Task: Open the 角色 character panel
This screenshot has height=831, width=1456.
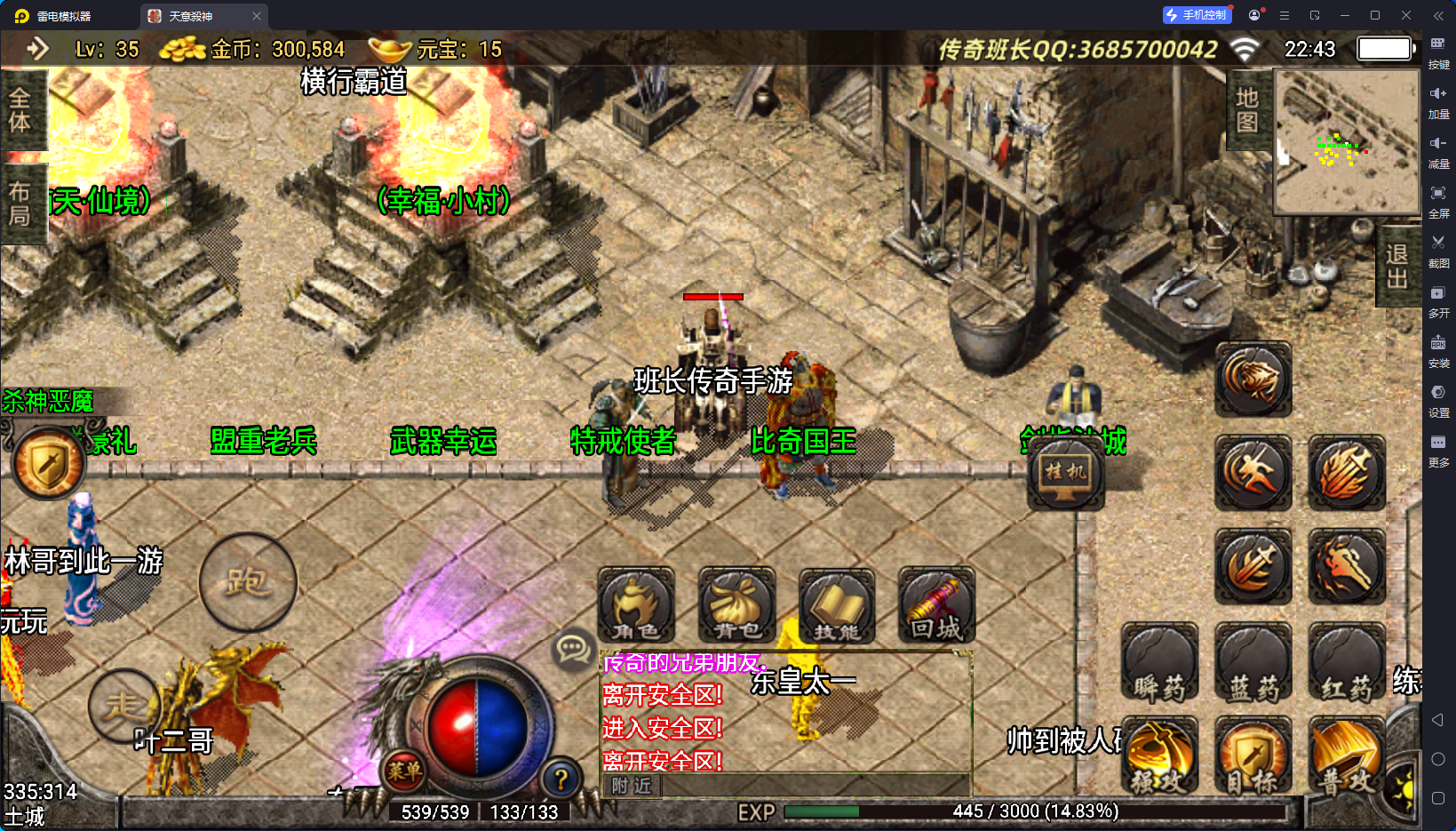Action: coord(636,606)
